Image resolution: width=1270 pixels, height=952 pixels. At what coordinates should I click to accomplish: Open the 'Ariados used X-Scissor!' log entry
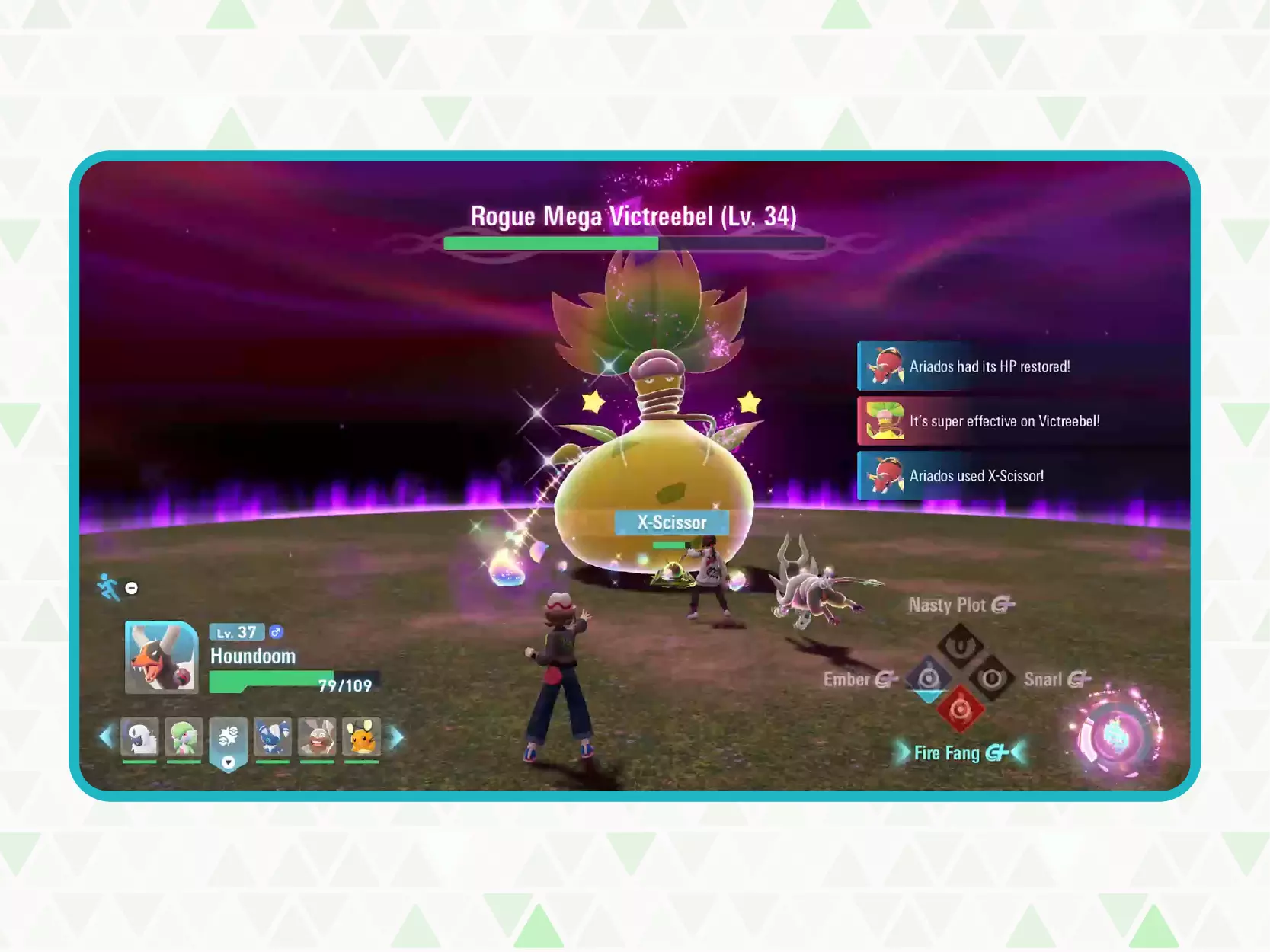(975, 476)
